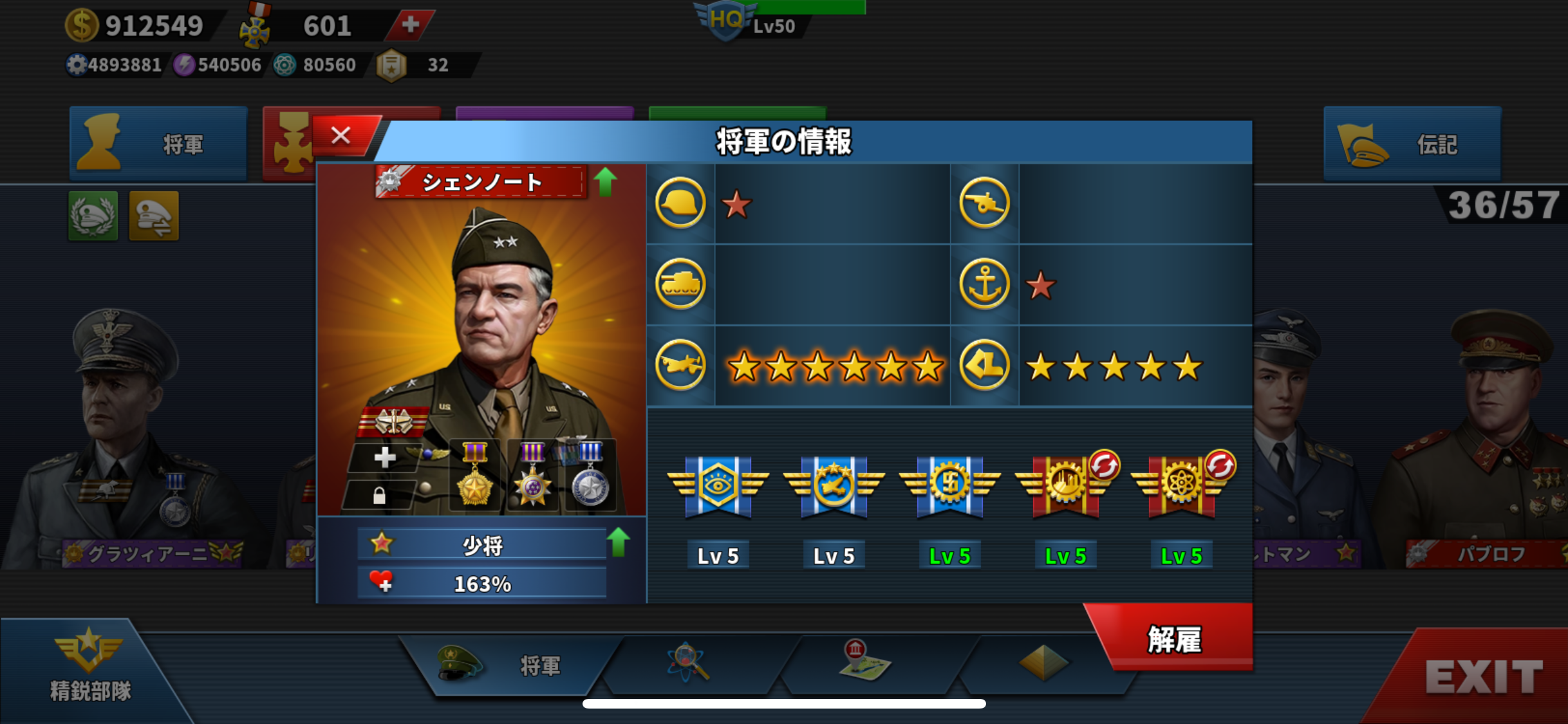
Task: Open the map landmark tab
Action: [x=864, y=661]
